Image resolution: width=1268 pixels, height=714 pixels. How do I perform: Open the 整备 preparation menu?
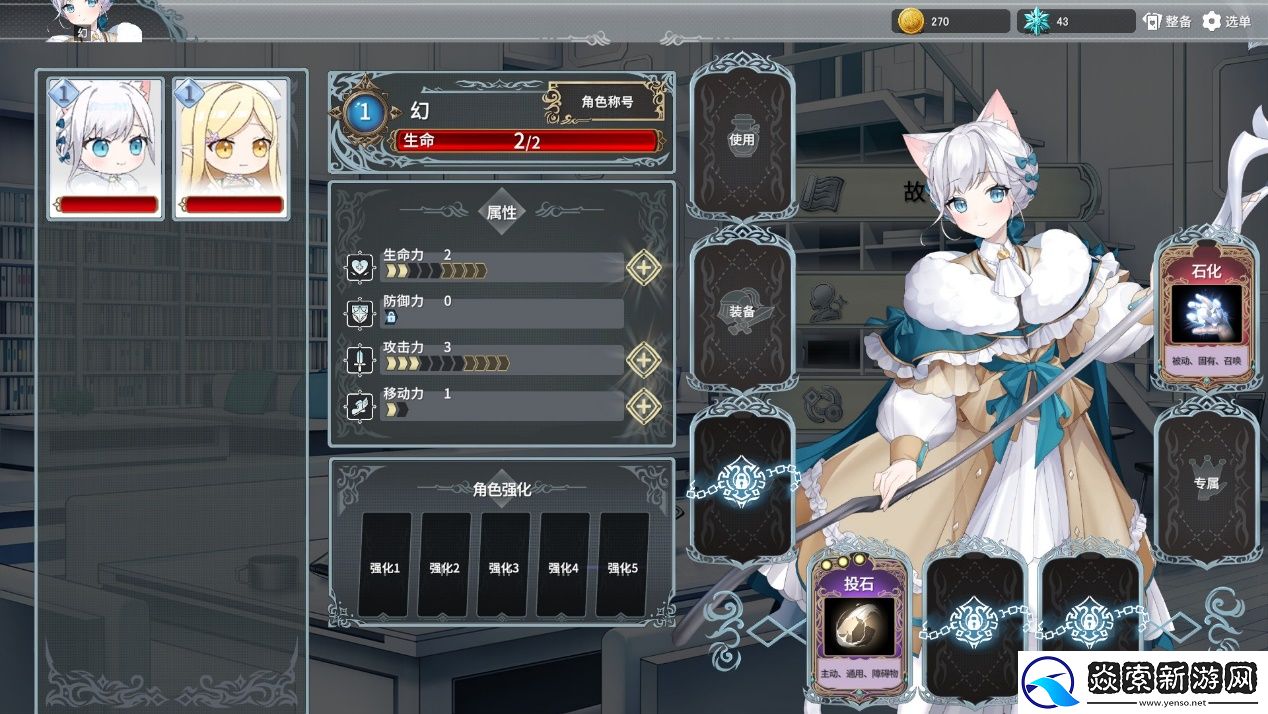tap(1167, 21)
